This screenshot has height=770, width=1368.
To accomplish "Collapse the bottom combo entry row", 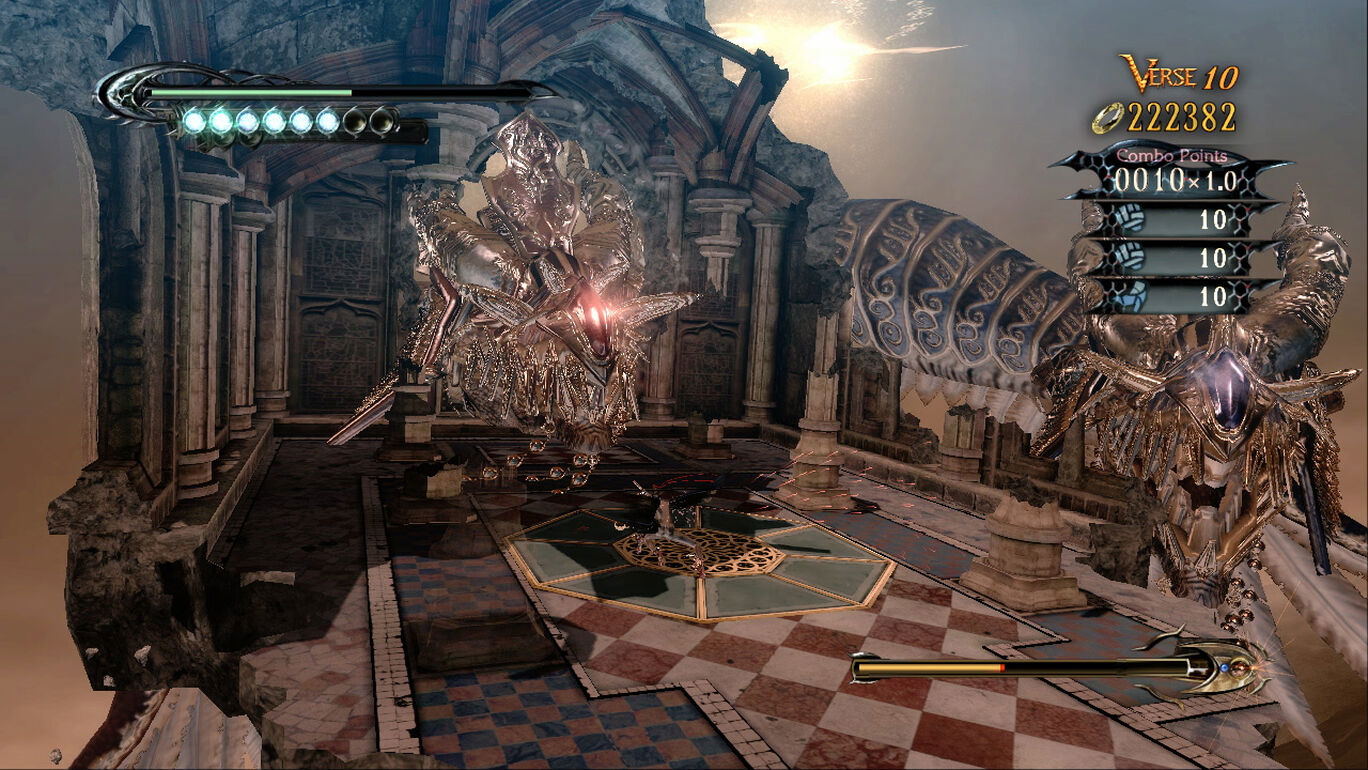I will pos(1215,294).
